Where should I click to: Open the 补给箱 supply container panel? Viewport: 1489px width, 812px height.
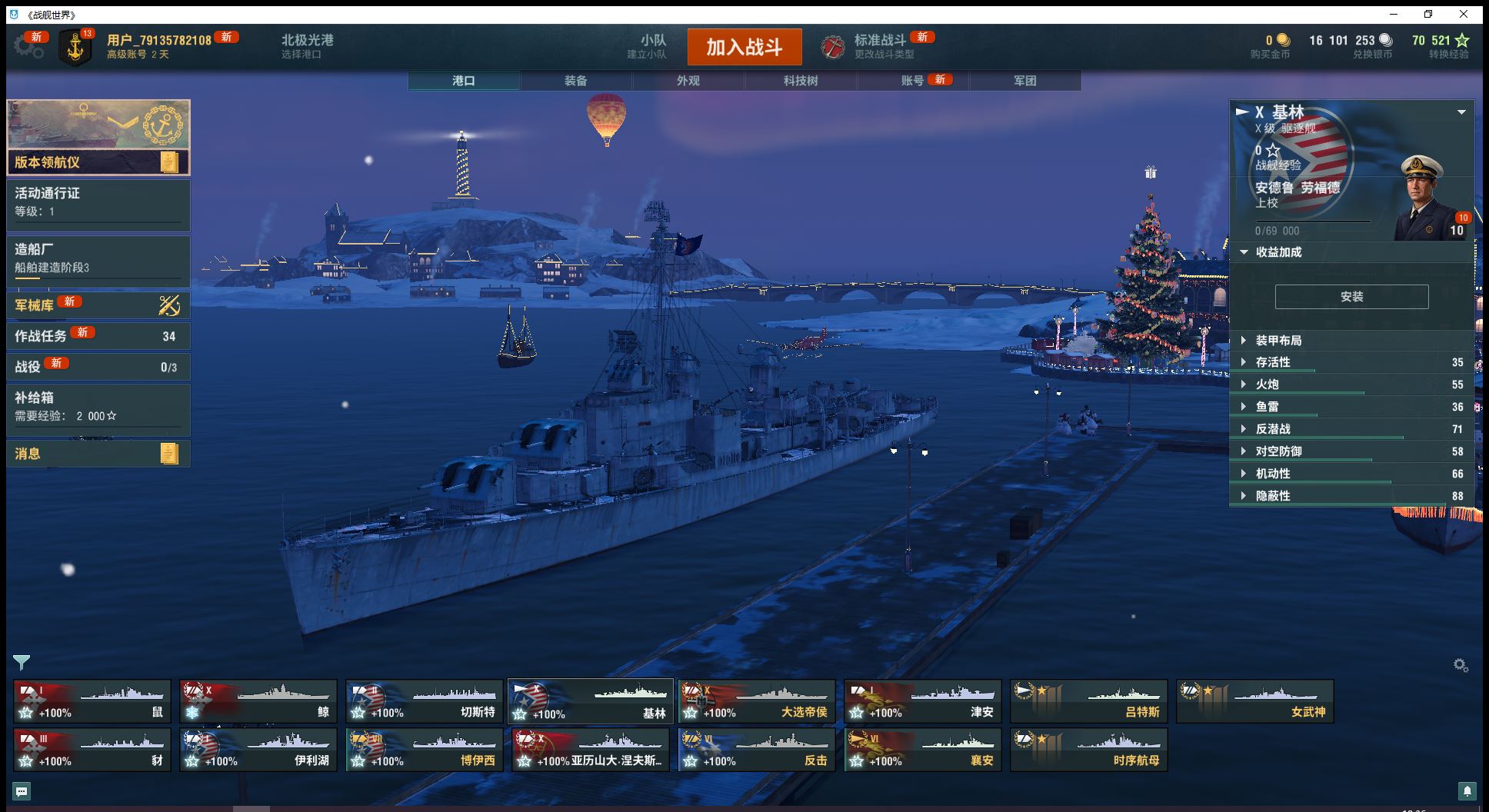pyautogui.click(x=98, y=406)
